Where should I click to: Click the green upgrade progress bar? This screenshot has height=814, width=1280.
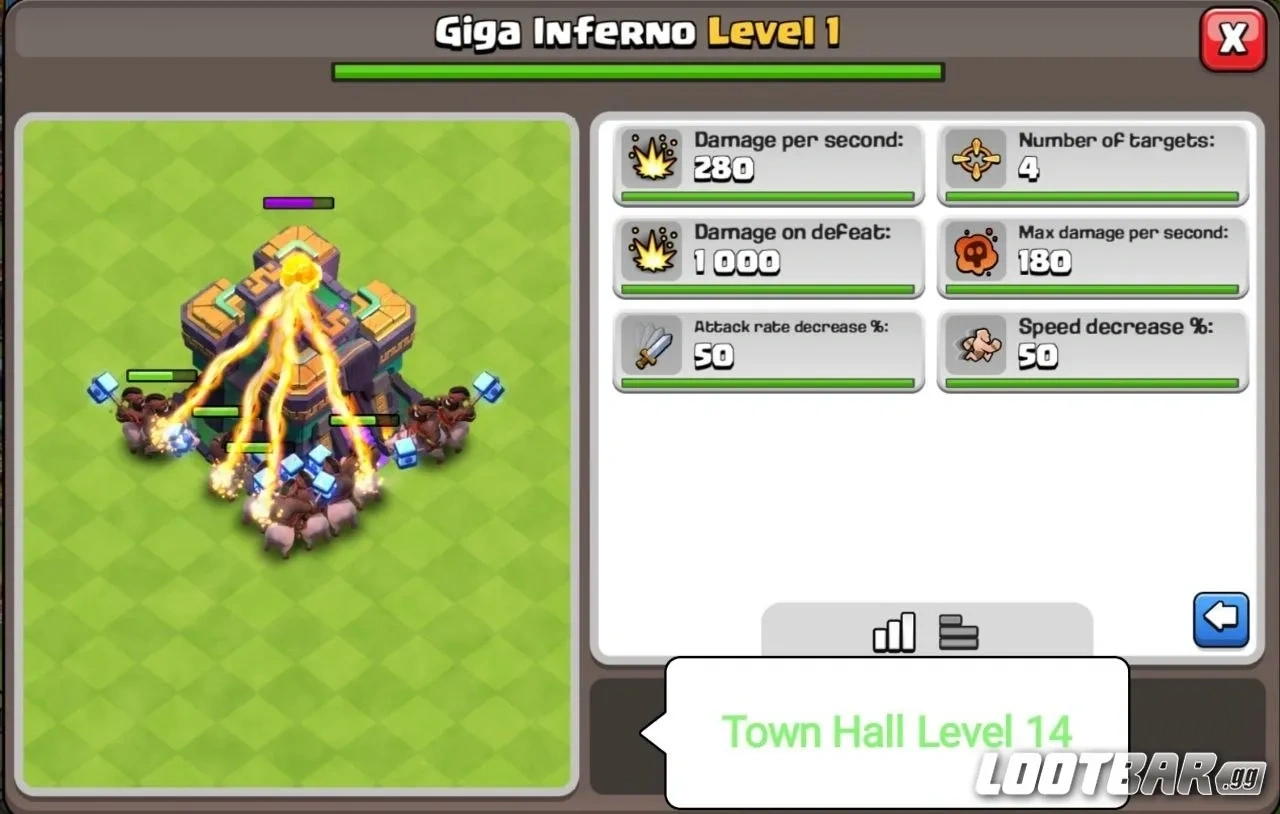pyautogui.click(x=637, y=70)
